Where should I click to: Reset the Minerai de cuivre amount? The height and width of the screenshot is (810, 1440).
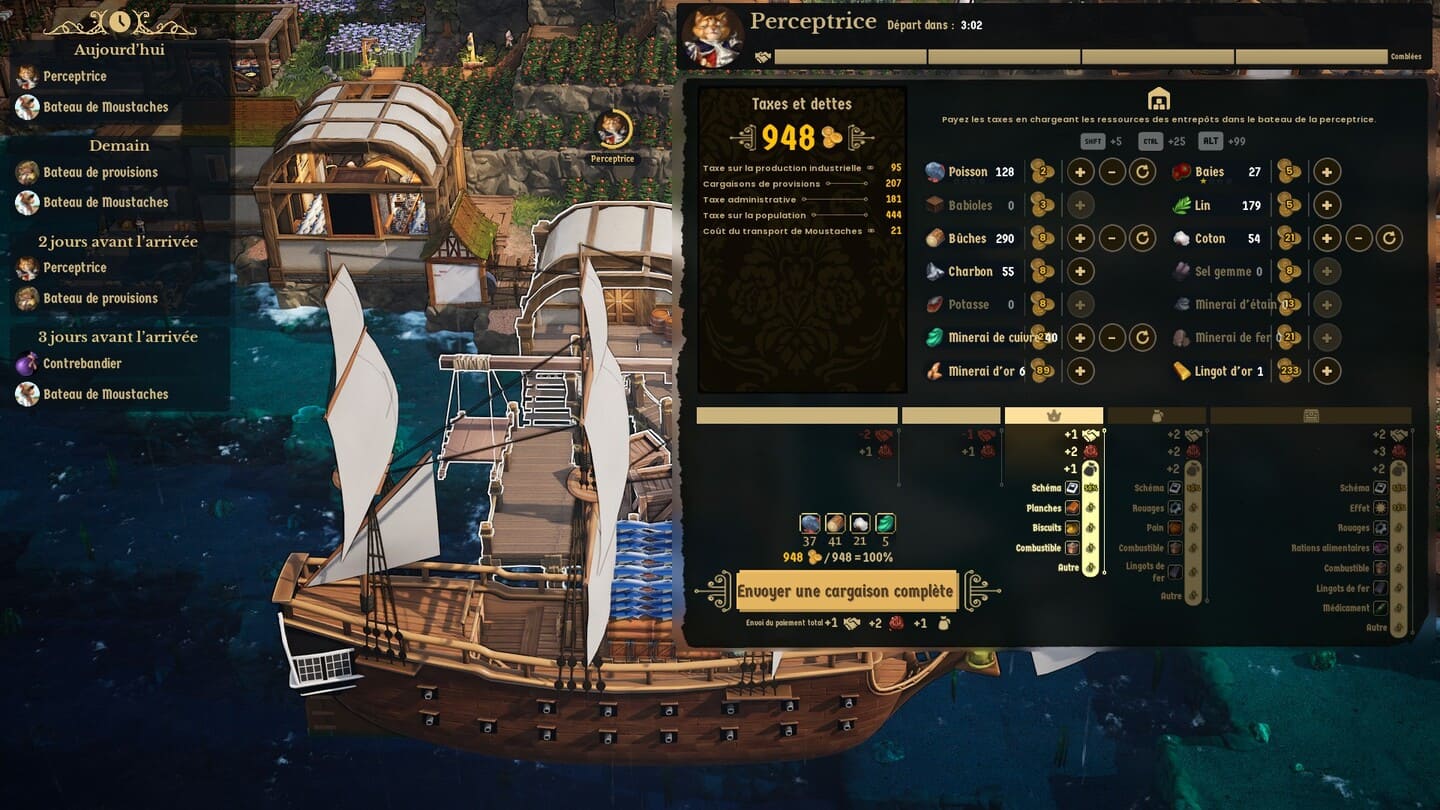1142,338
